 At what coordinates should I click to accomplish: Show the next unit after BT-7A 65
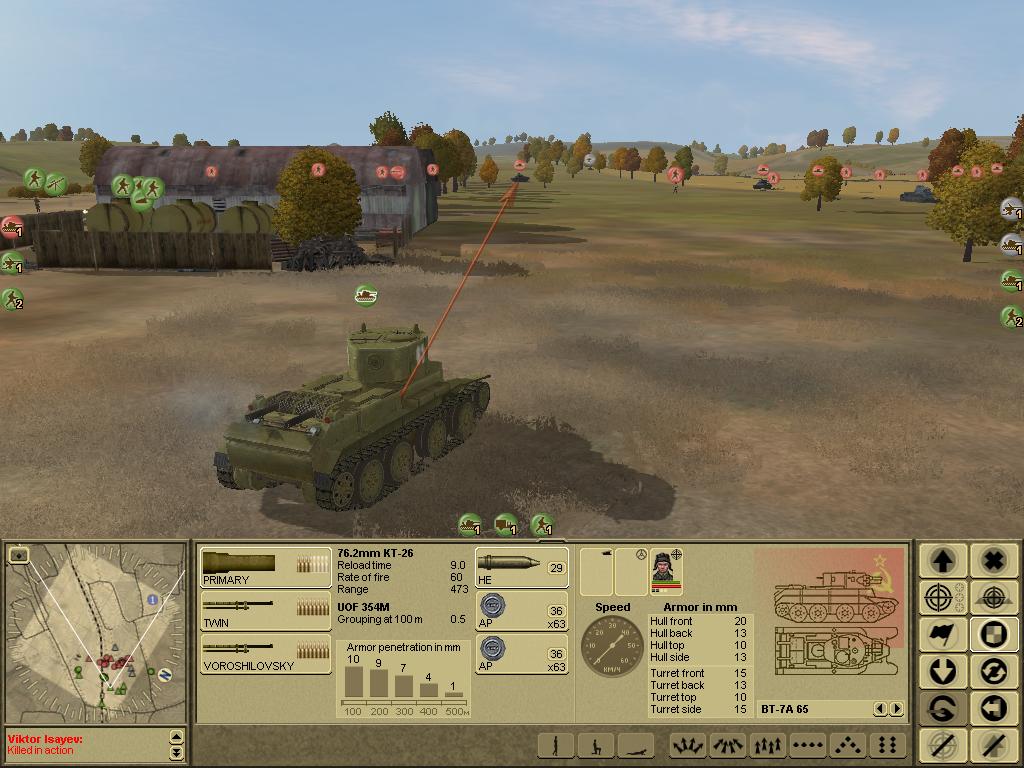896,709
